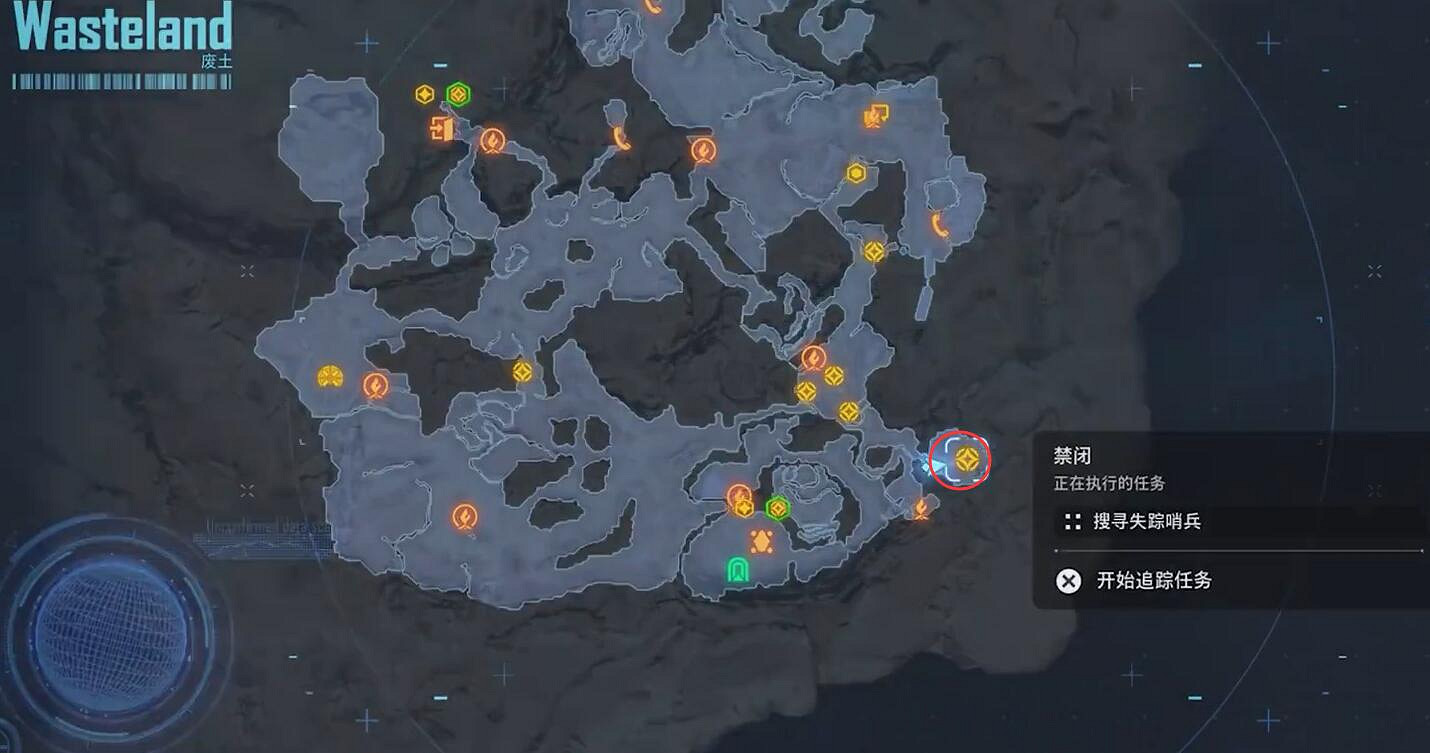Click the green hexagon marker near the bottom center
Viewport: 1430px width, 753px height.
click(777, 507)
